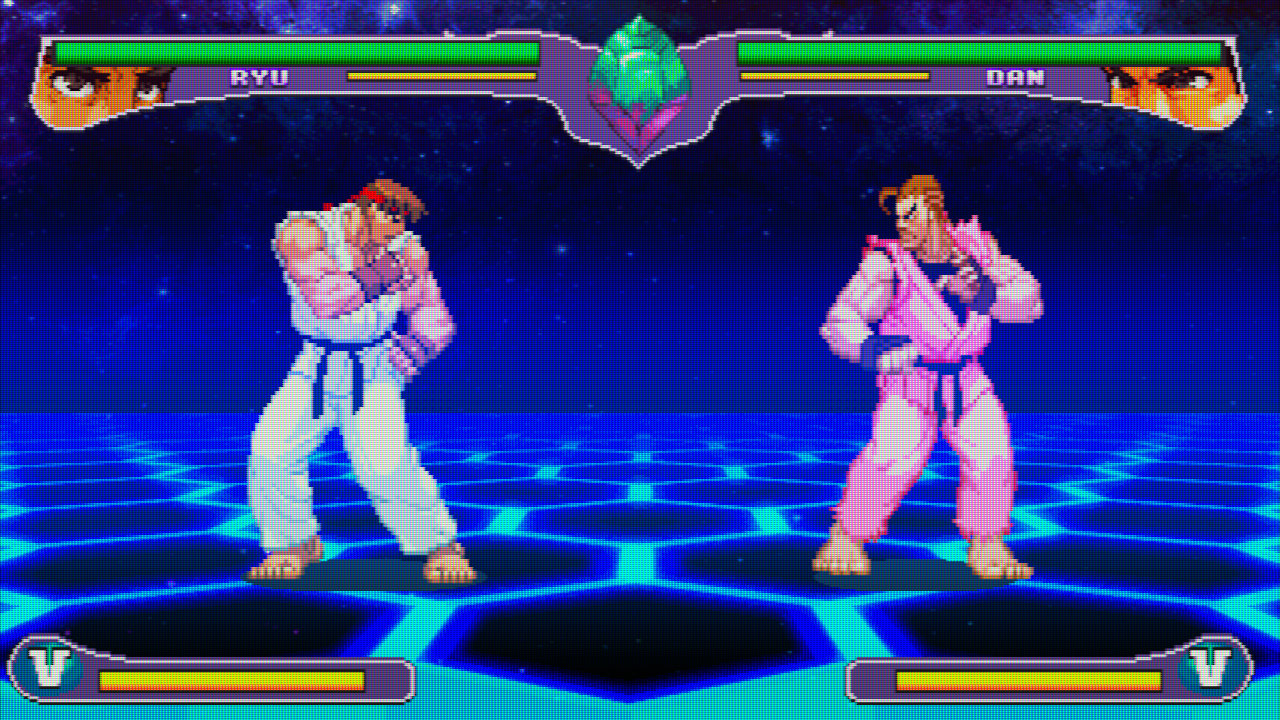The image size is (1280, 720).
Task: Click Ryu's V-ism emblem
Action: (48, 669)
